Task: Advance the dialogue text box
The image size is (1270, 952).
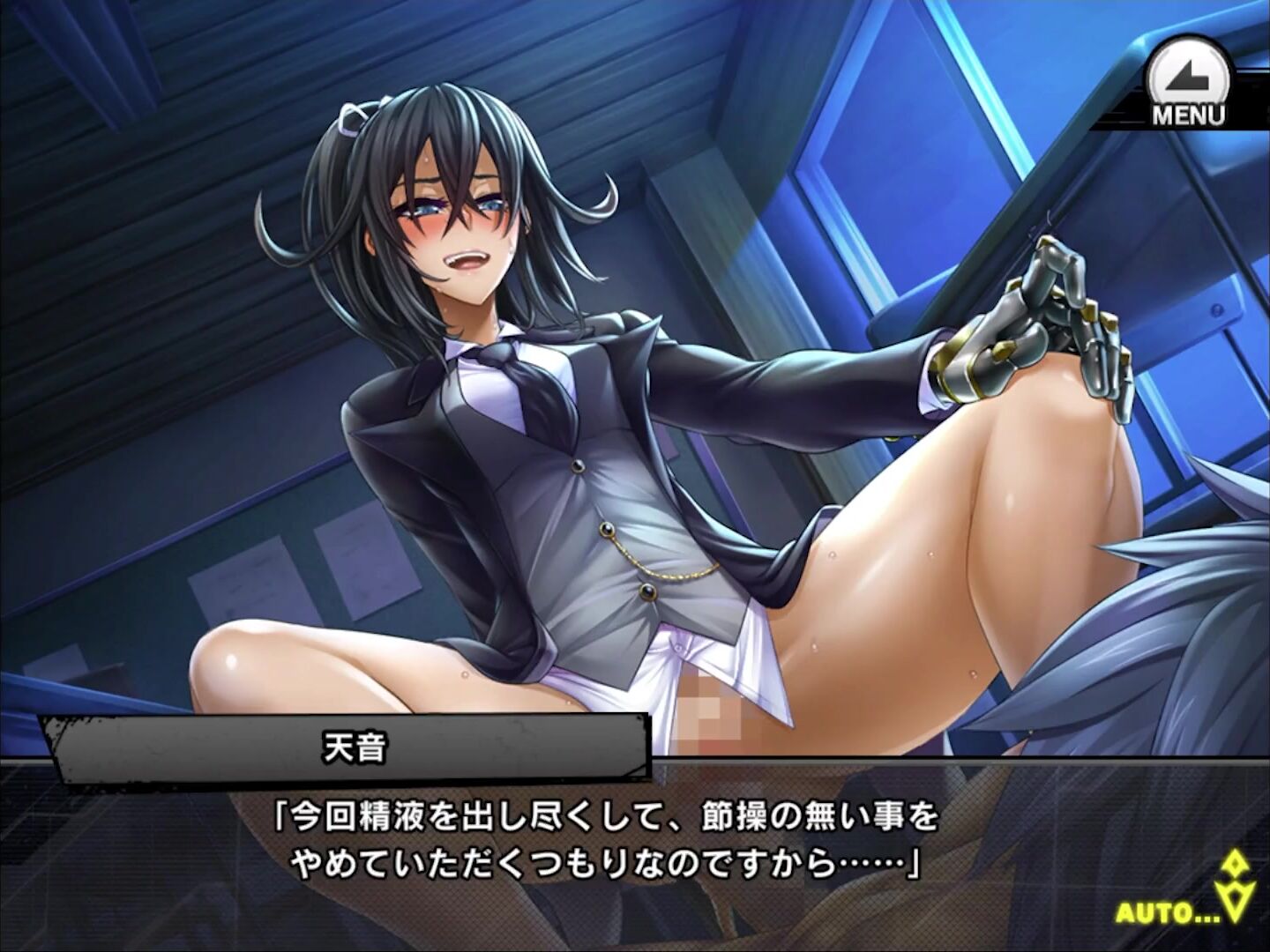Action: point(609,842)
